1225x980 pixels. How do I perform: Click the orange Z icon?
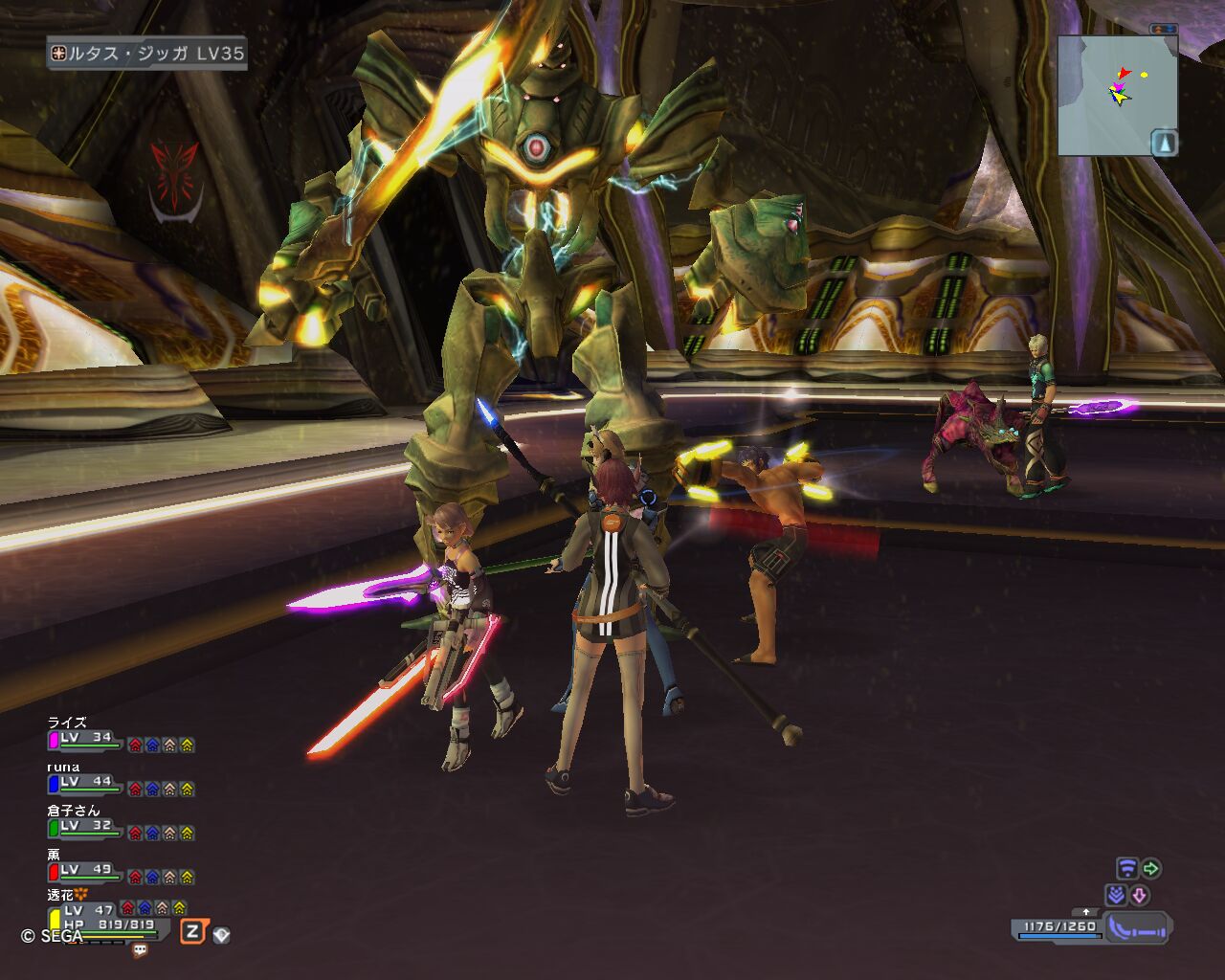(x=193, y=931)
